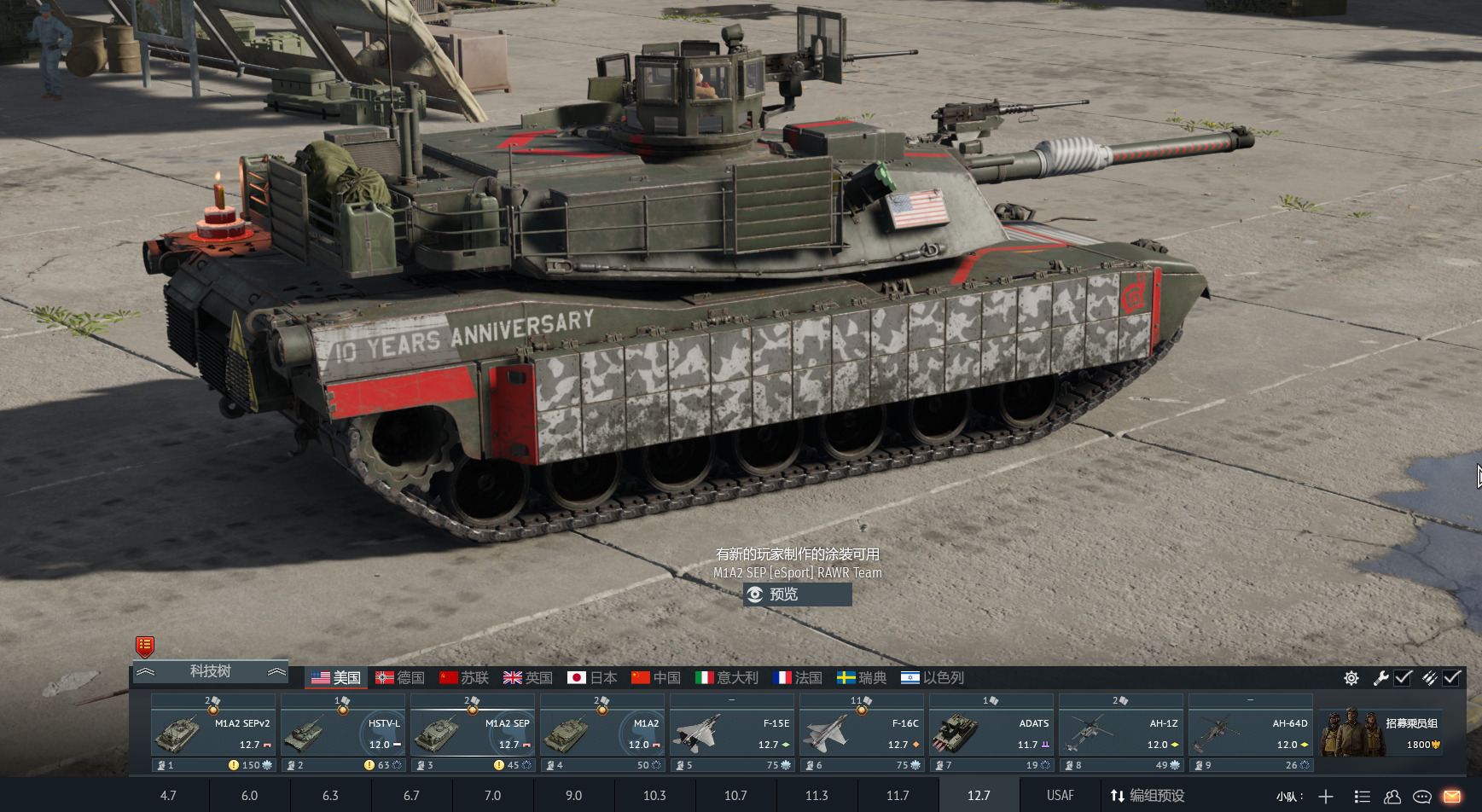Viewport: 1482px width, 812px height.
Task: Open the chat speech bubble
Action: click(x=1422, y=797)
